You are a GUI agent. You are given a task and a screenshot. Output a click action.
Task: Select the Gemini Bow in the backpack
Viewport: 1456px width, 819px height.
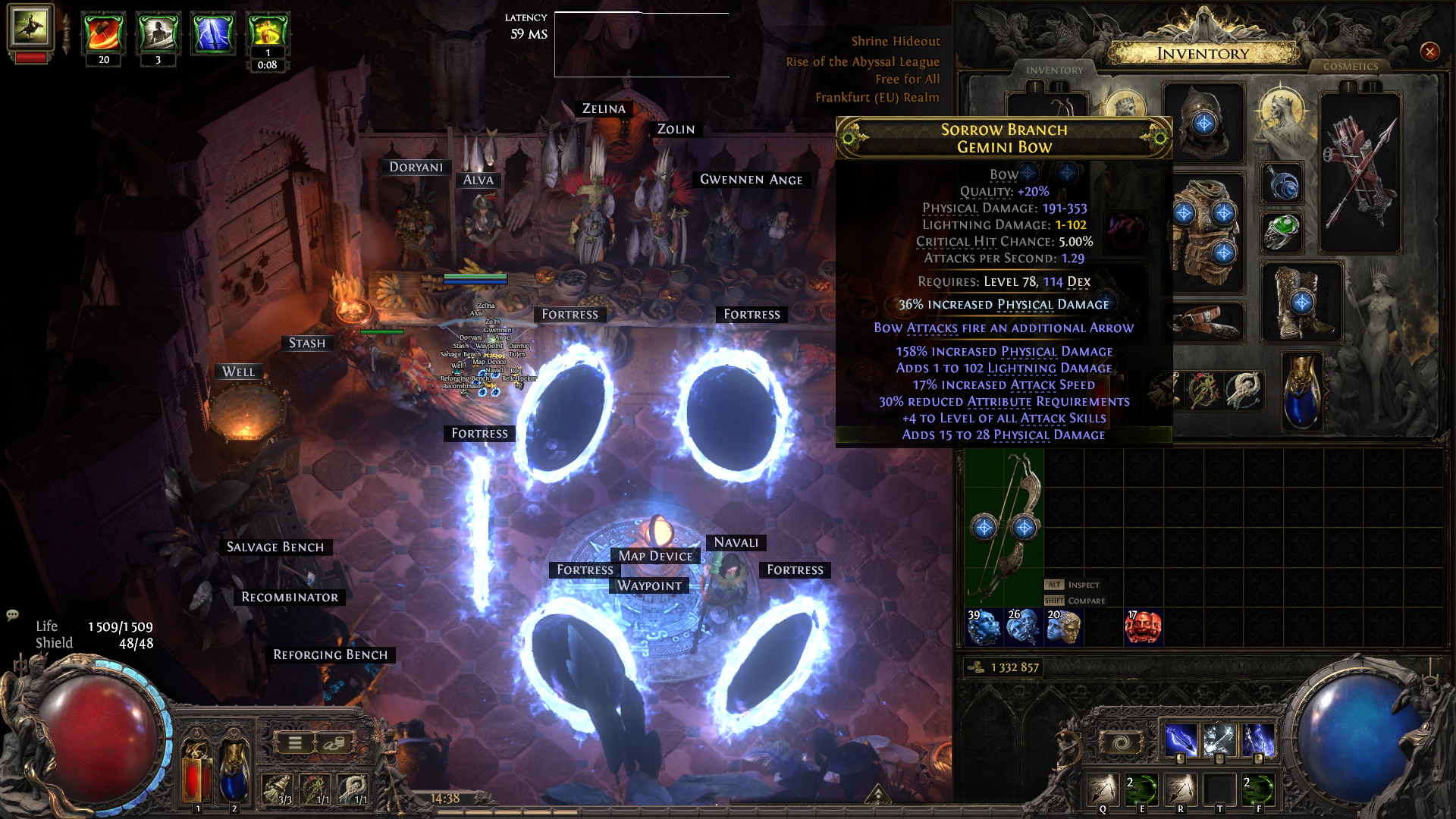point(1005,527)
